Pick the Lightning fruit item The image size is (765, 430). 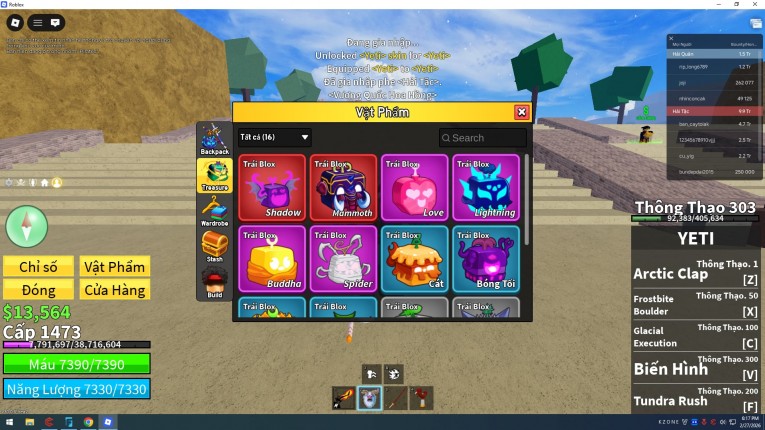(x=485, y=187)
